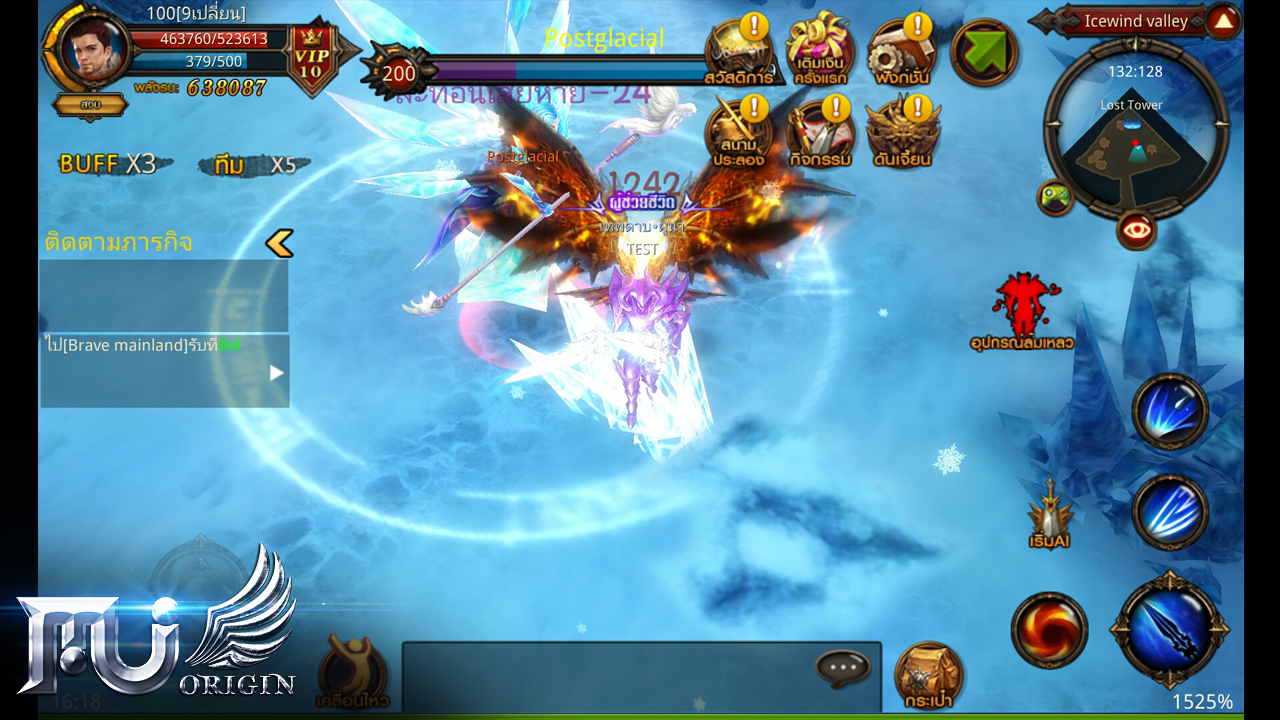Start auto-combat with เริ่มAI button
The image size is (1280, 720).
[1050, 512]
